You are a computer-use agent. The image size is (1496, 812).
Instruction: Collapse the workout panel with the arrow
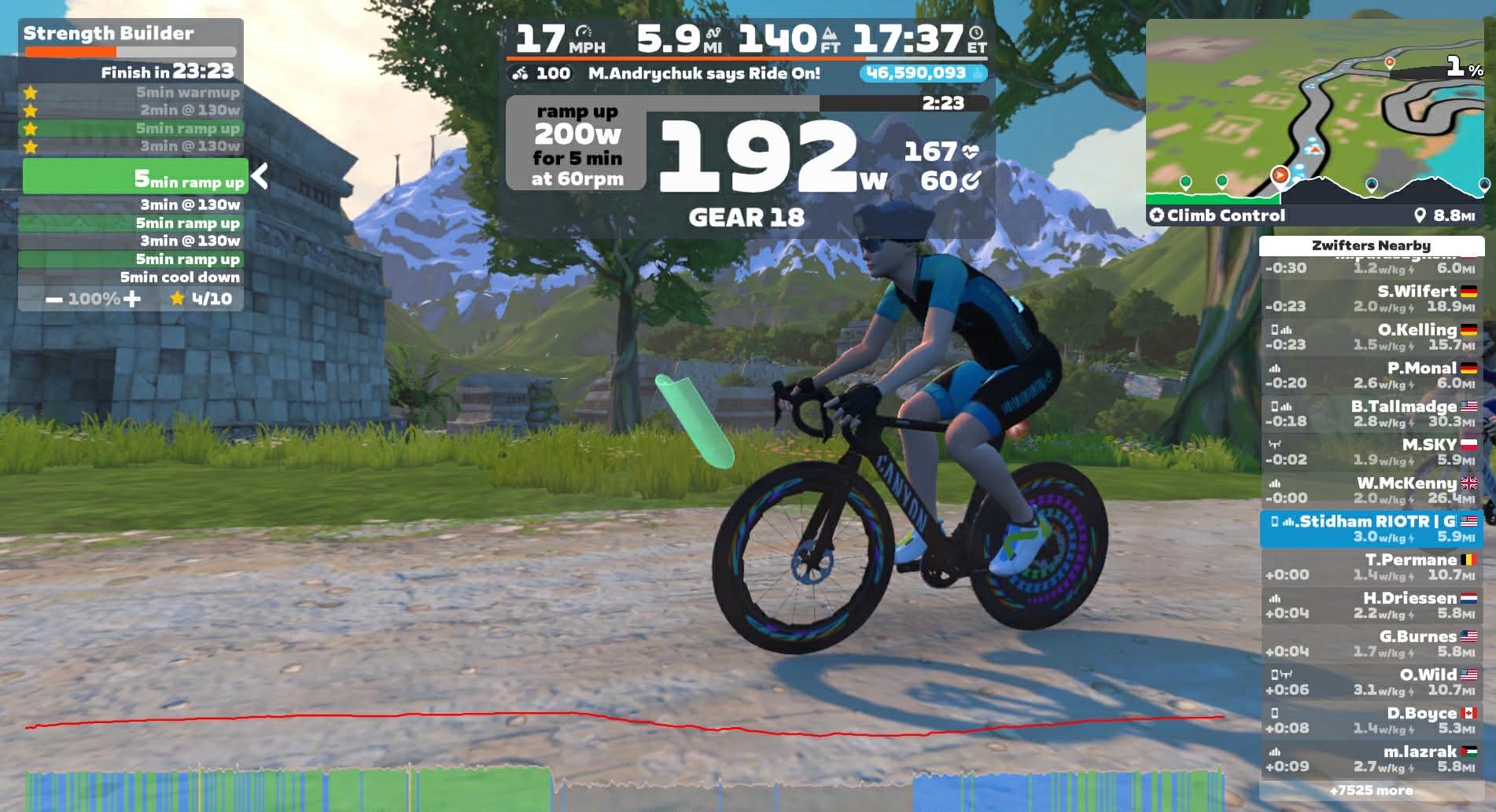[260, 176]
